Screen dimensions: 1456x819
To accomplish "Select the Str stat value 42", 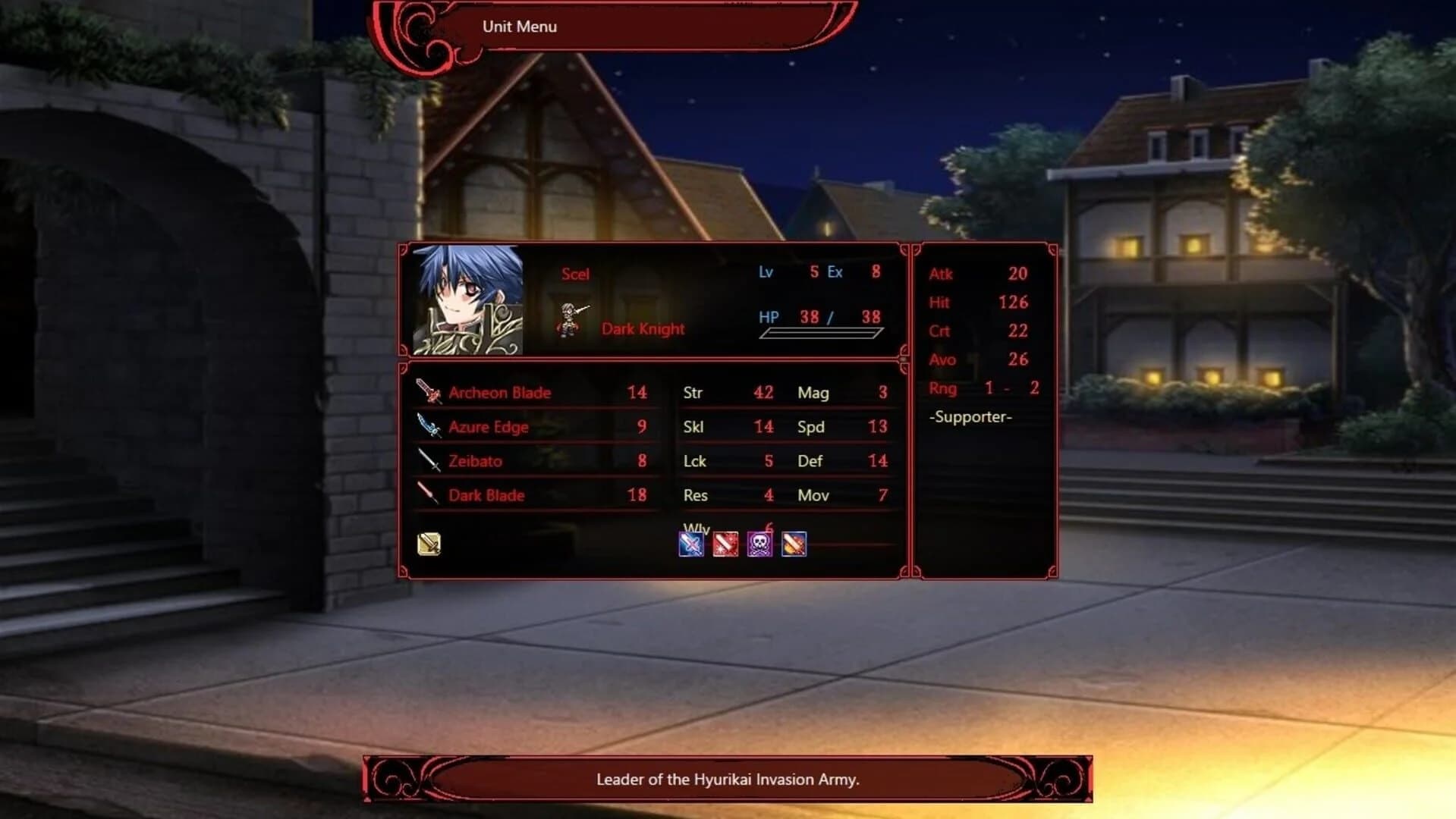I will coord(763,392).
